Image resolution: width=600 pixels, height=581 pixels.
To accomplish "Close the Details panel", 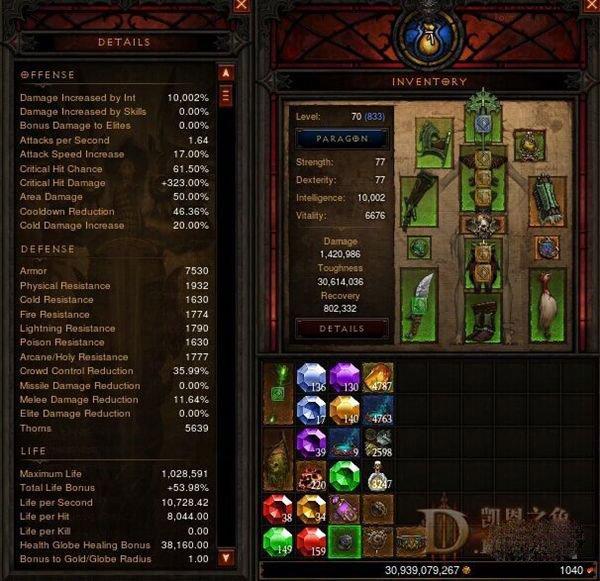I will (x=240, y=6).
